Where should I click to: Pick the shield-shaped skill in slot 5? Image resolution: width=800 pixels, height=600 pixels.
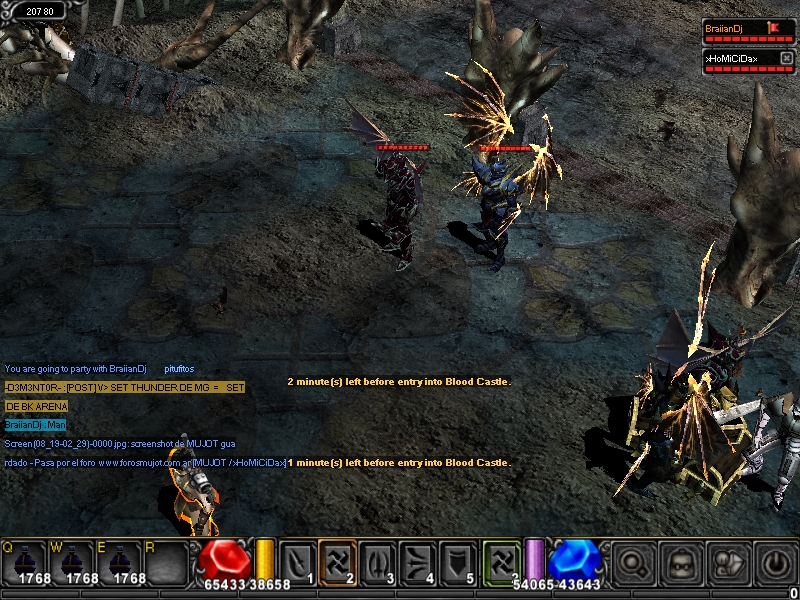(458, 561)
